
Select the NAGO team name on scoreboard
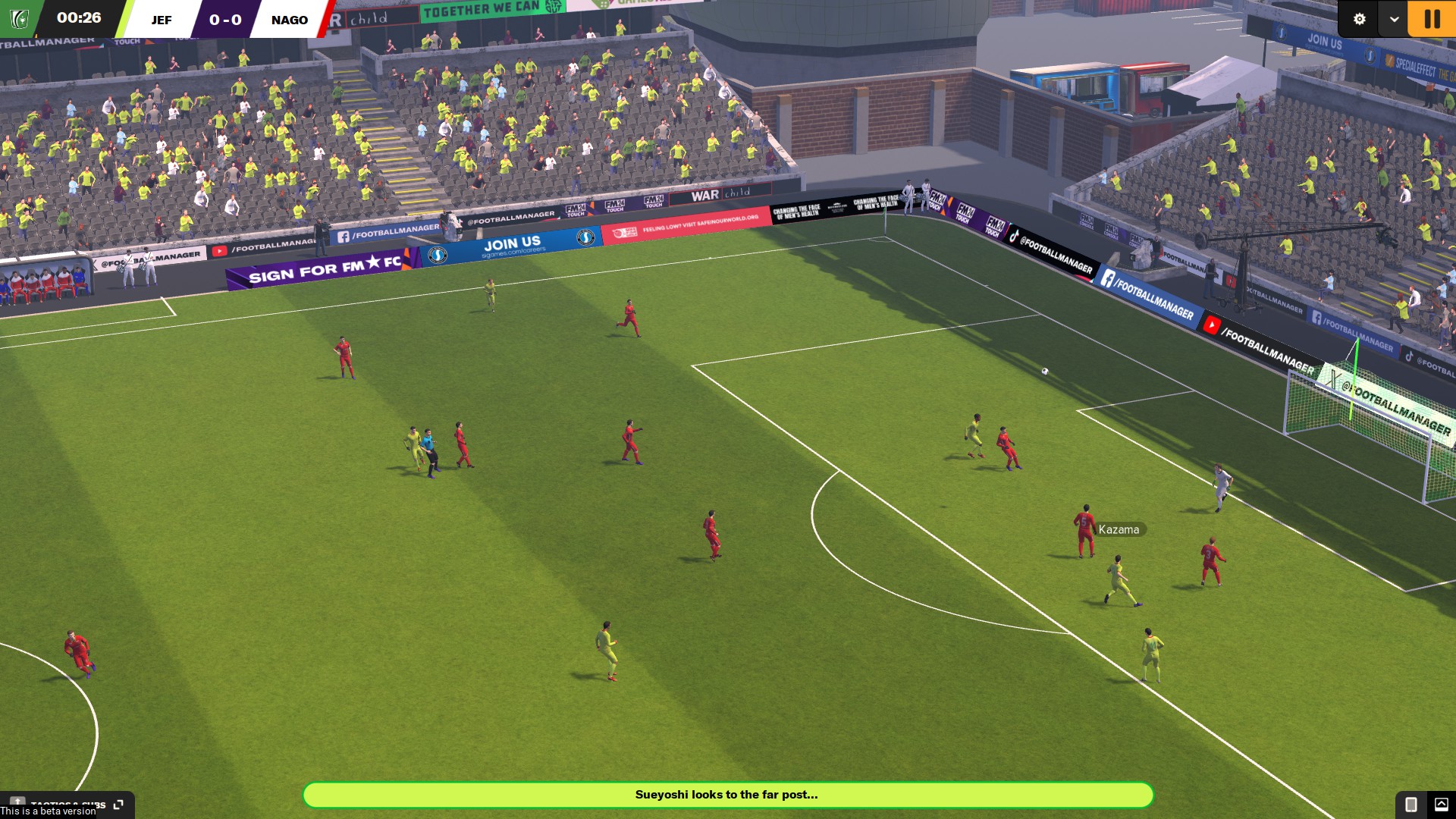point(290,20)
